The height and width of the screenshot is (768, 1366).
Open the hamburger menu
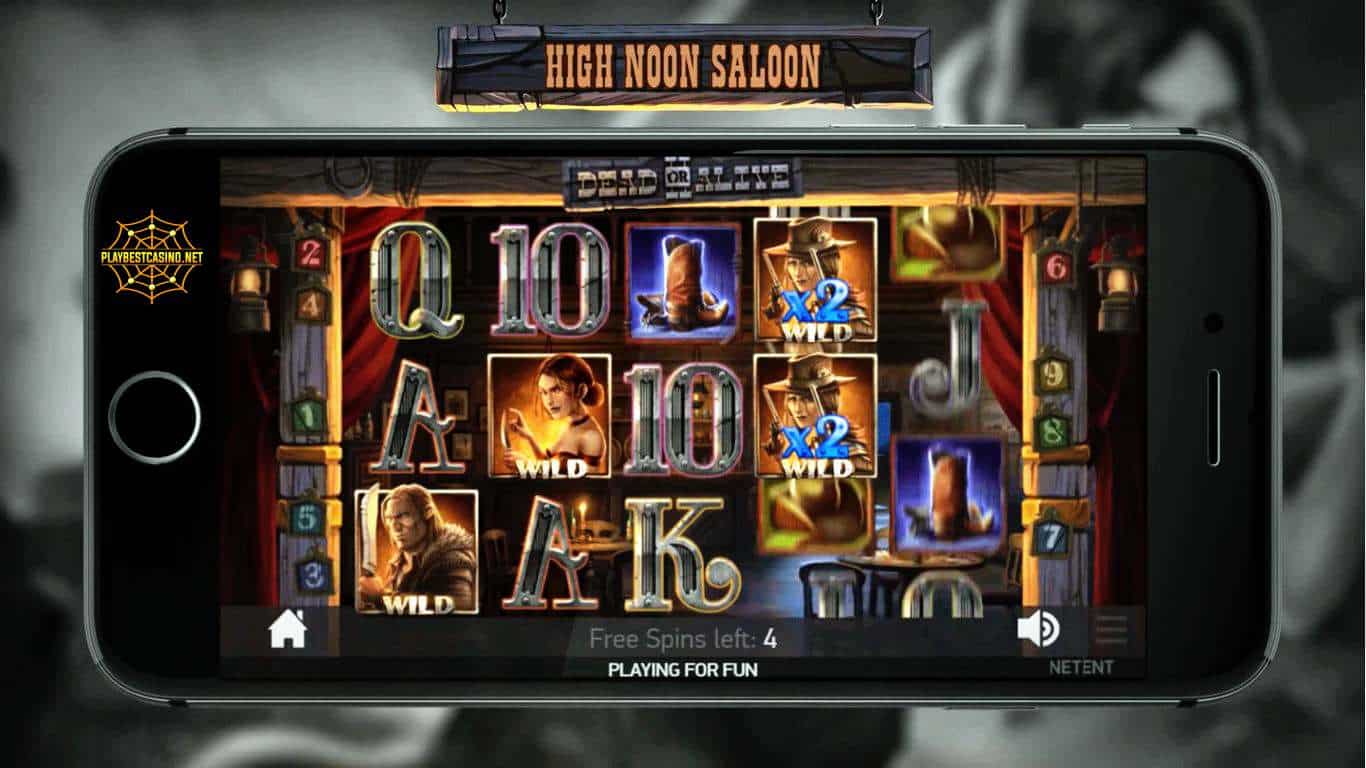click(x=1111, y=629)
